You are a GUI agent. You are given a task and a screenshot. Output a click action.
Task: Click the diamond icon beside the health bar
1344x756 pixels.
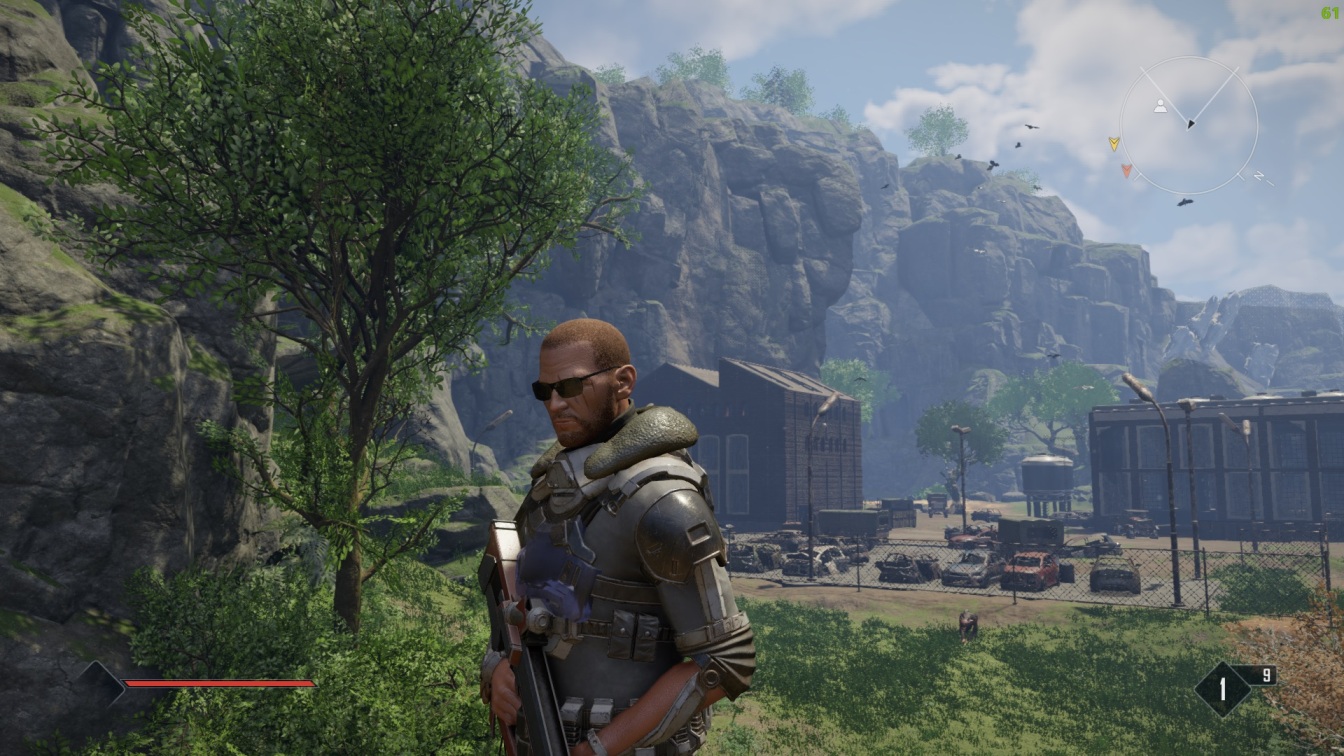pos(102,684)
